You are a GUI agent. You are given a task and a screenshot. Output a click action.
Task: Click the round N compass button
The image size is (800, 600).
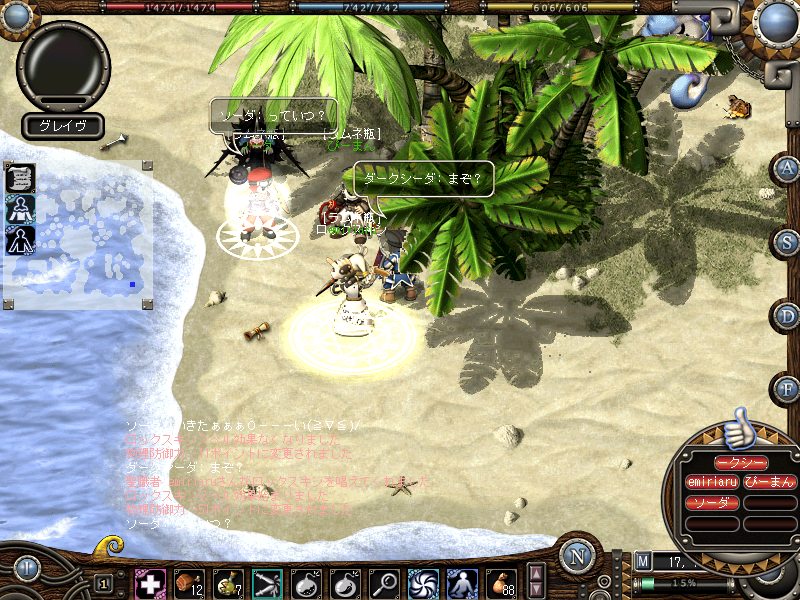click(577, 555)
